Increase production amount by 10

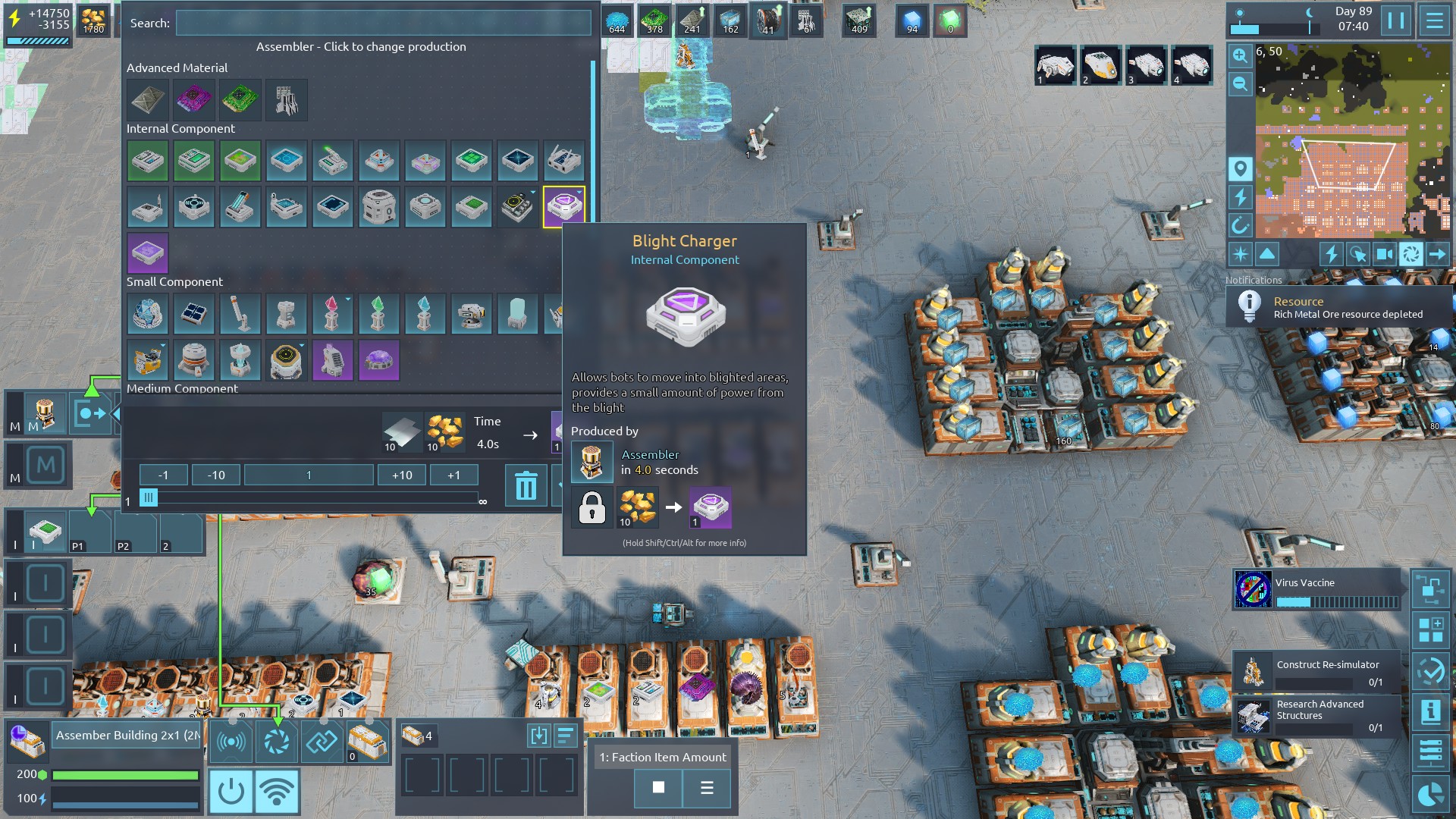(x=402, y=475)
